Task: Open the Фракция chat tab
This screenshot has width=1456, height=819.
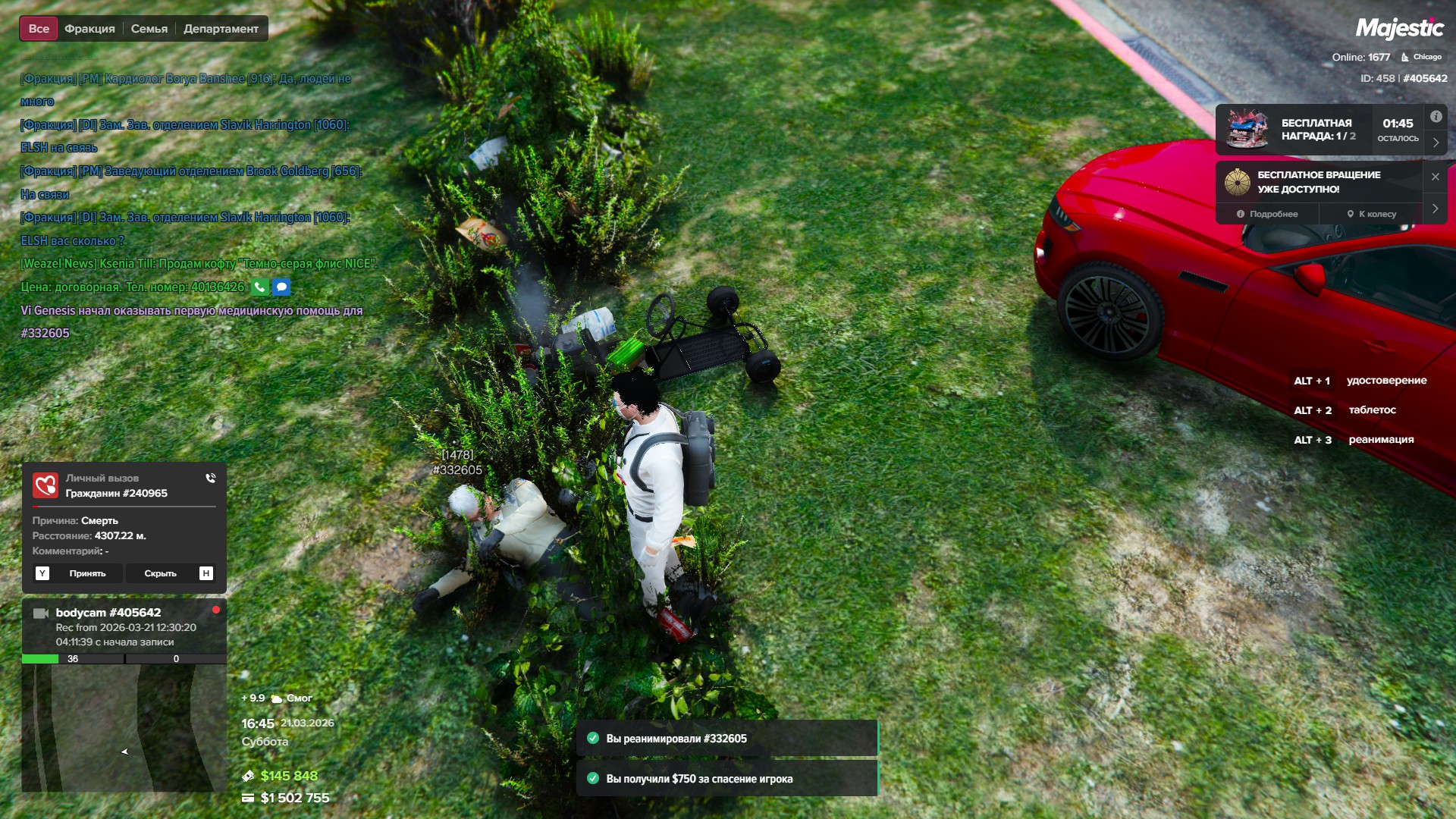Action: click(x=89, y=29)
